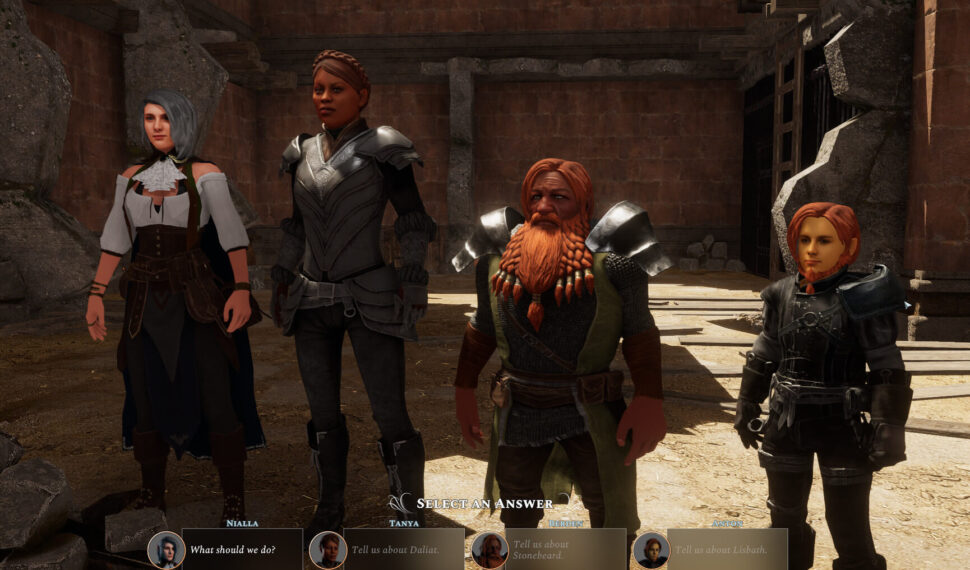Image resolution: width=970 pixels, height=570 pixels.
Task: Select Tanya's answer "Tell us about Daliat."
Action: [403, 549]
